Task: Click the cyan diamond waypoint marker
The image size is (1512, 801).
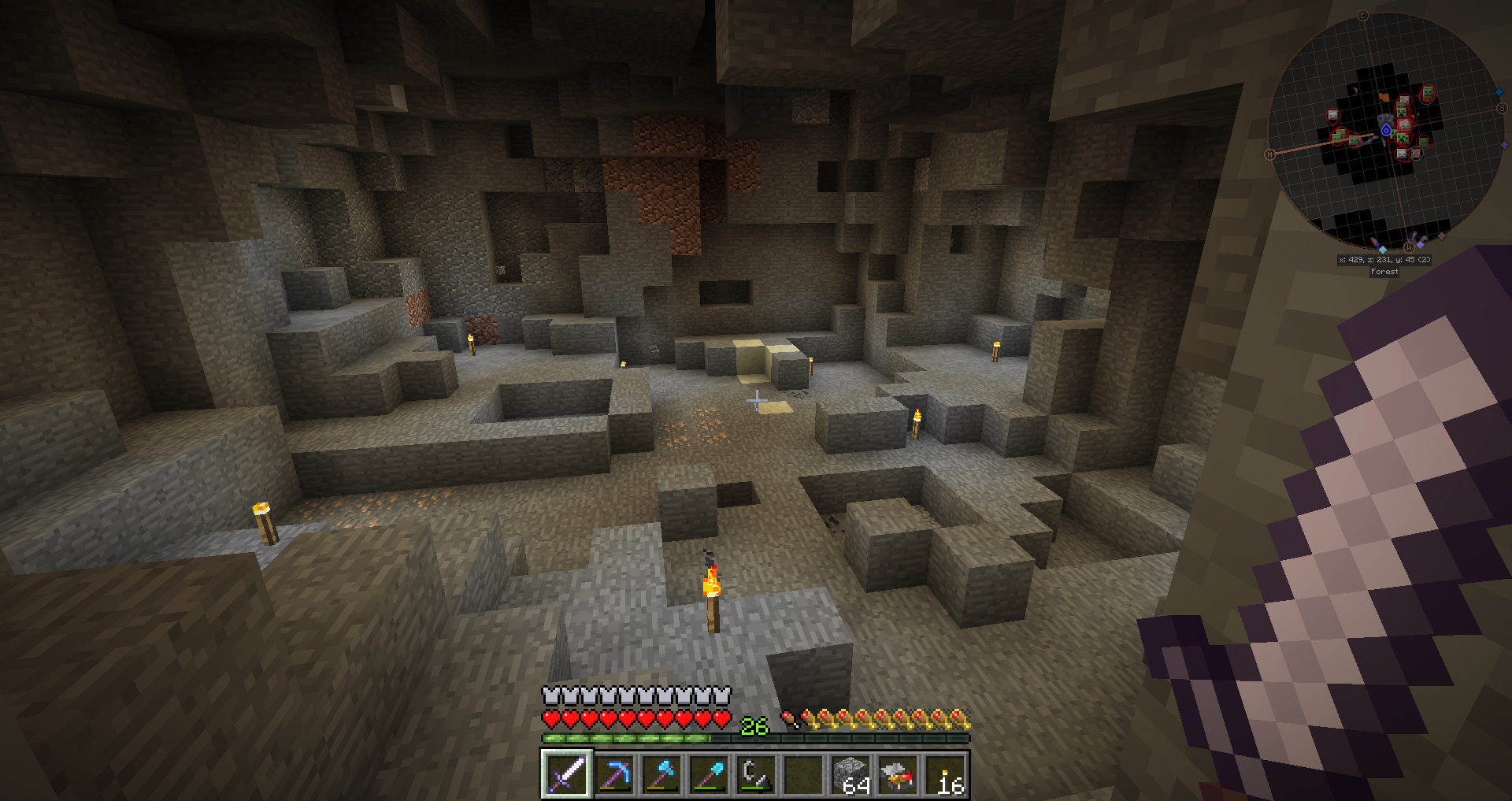Action: 1383,249
